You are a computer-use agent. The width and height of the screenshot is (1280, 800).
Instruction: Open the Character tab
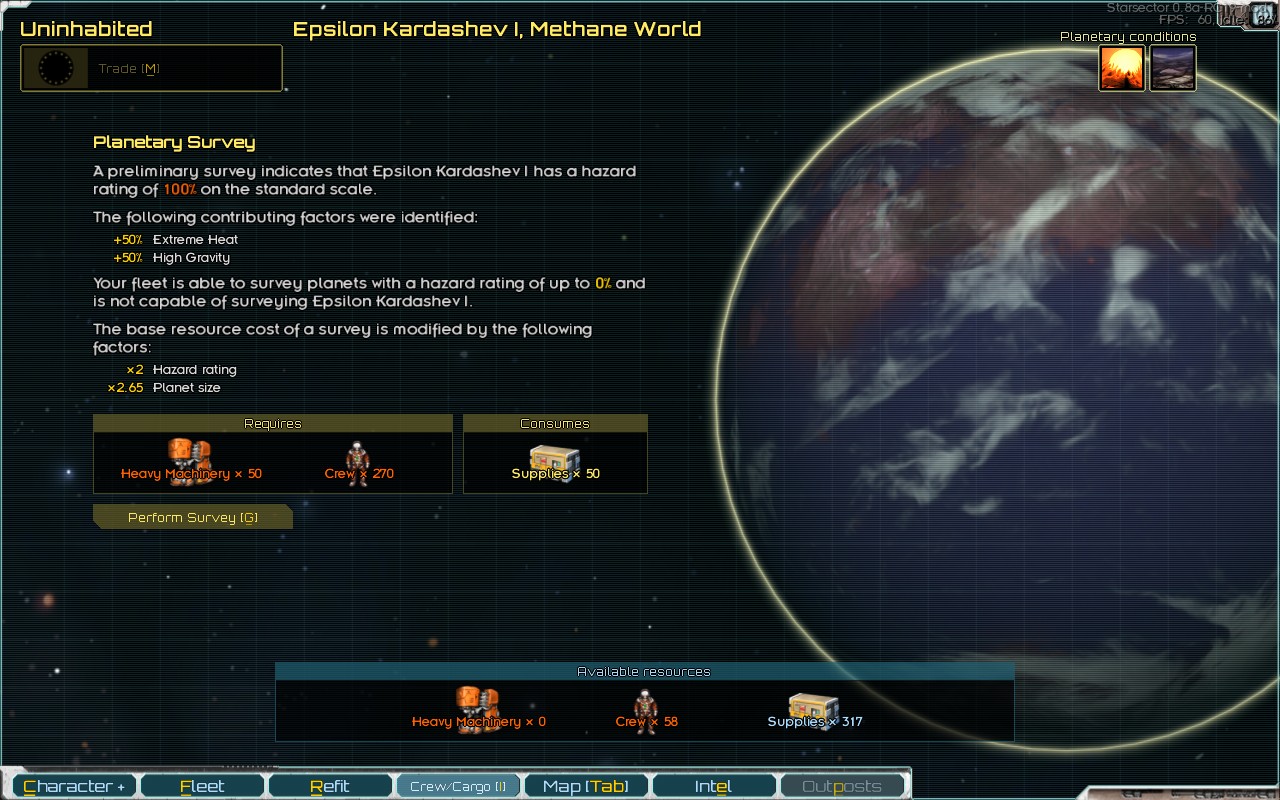[75, 786]
